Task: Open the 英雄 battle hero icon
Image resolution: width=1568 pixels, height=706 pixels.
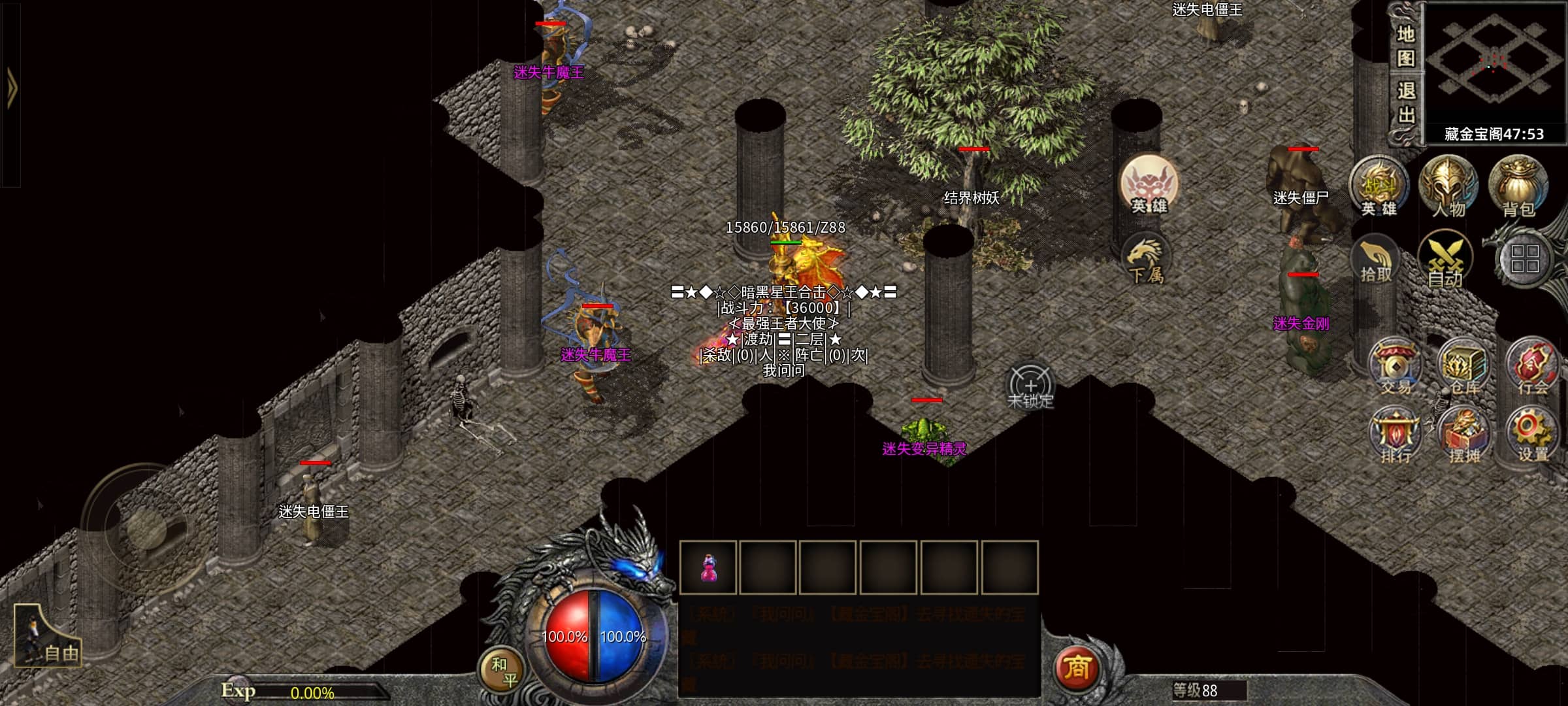Action: coord(1379,188)
